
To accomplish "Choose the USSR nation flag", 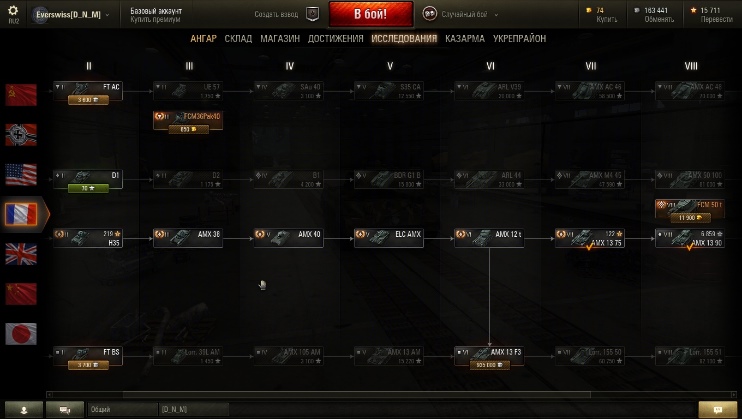I will pos(21,95).
